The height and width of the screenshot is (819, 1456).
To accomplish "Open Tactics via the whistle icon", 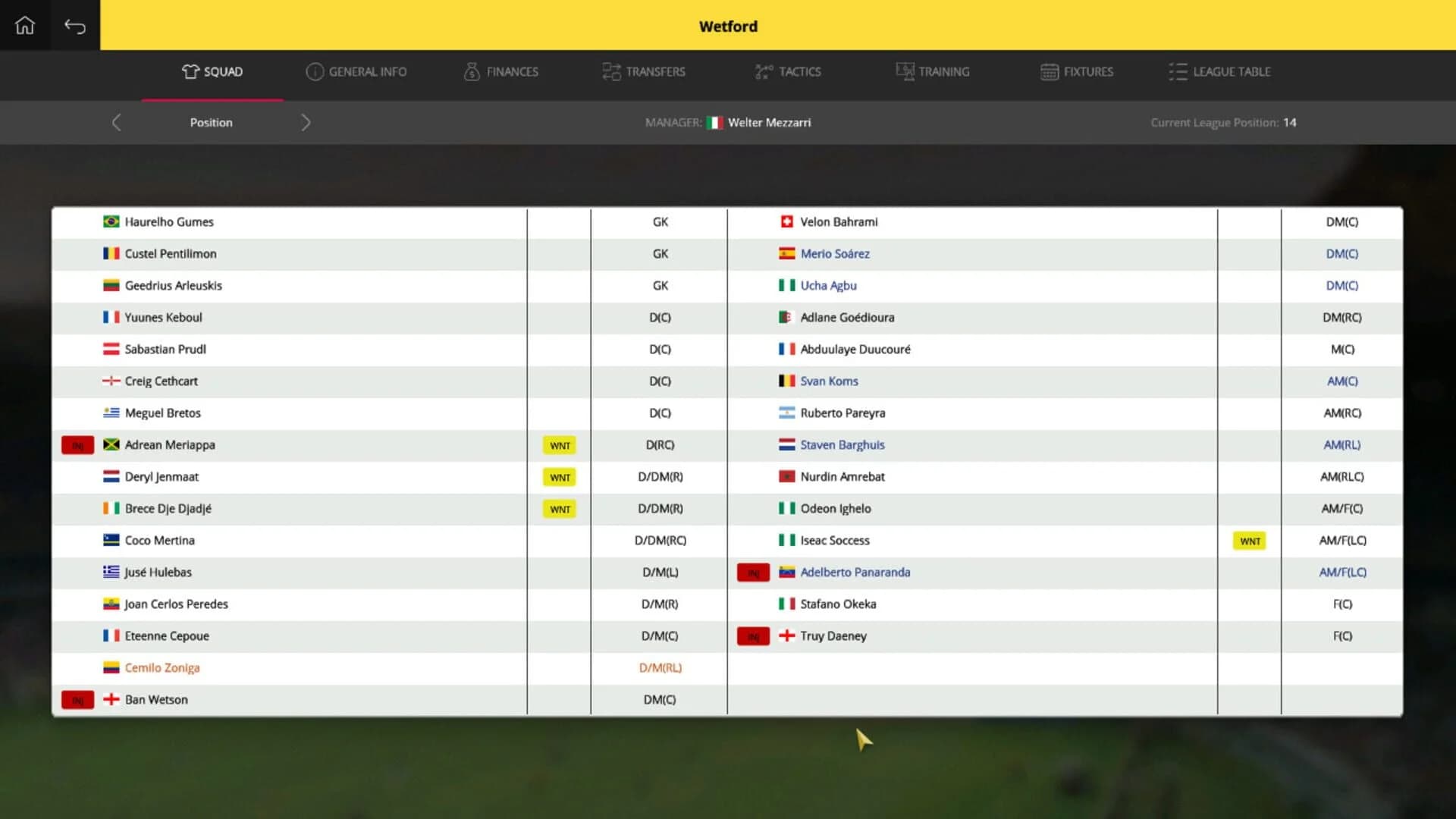I will [x=762, y=71].
